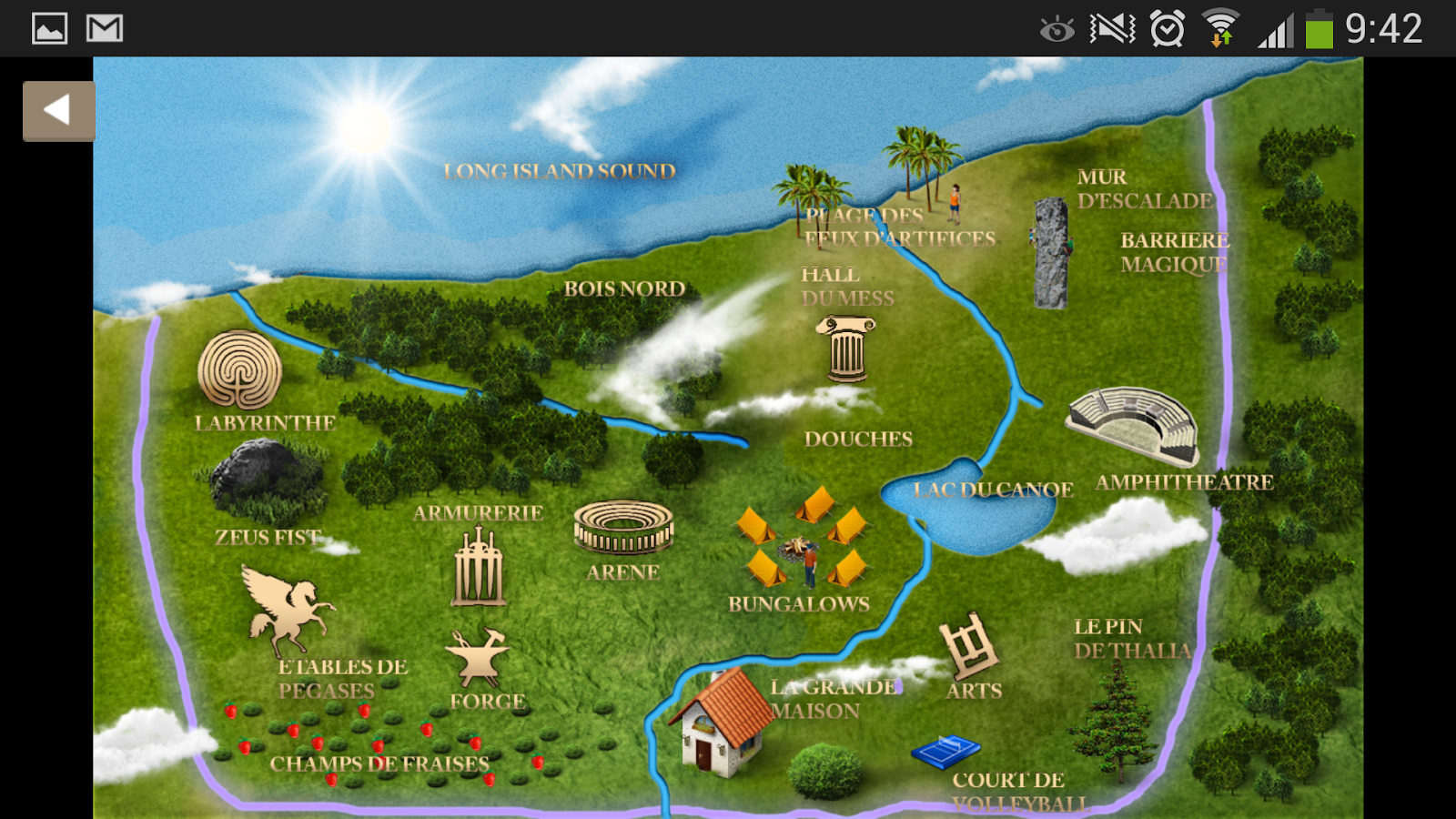Choose the Étables de Pégases pegasus icon
Screen dimensions: 1456x819
tap(285, 608)
